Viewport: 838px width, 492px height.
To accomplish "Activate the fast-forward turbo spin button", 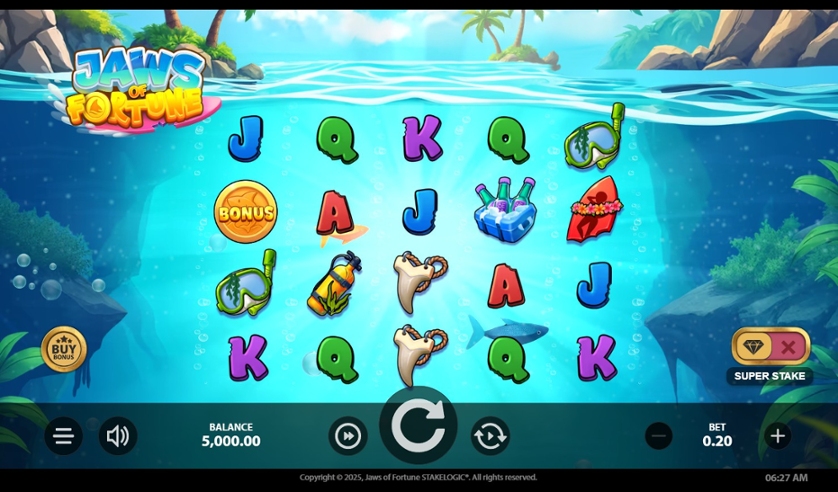I will click(x=347, y=436).
